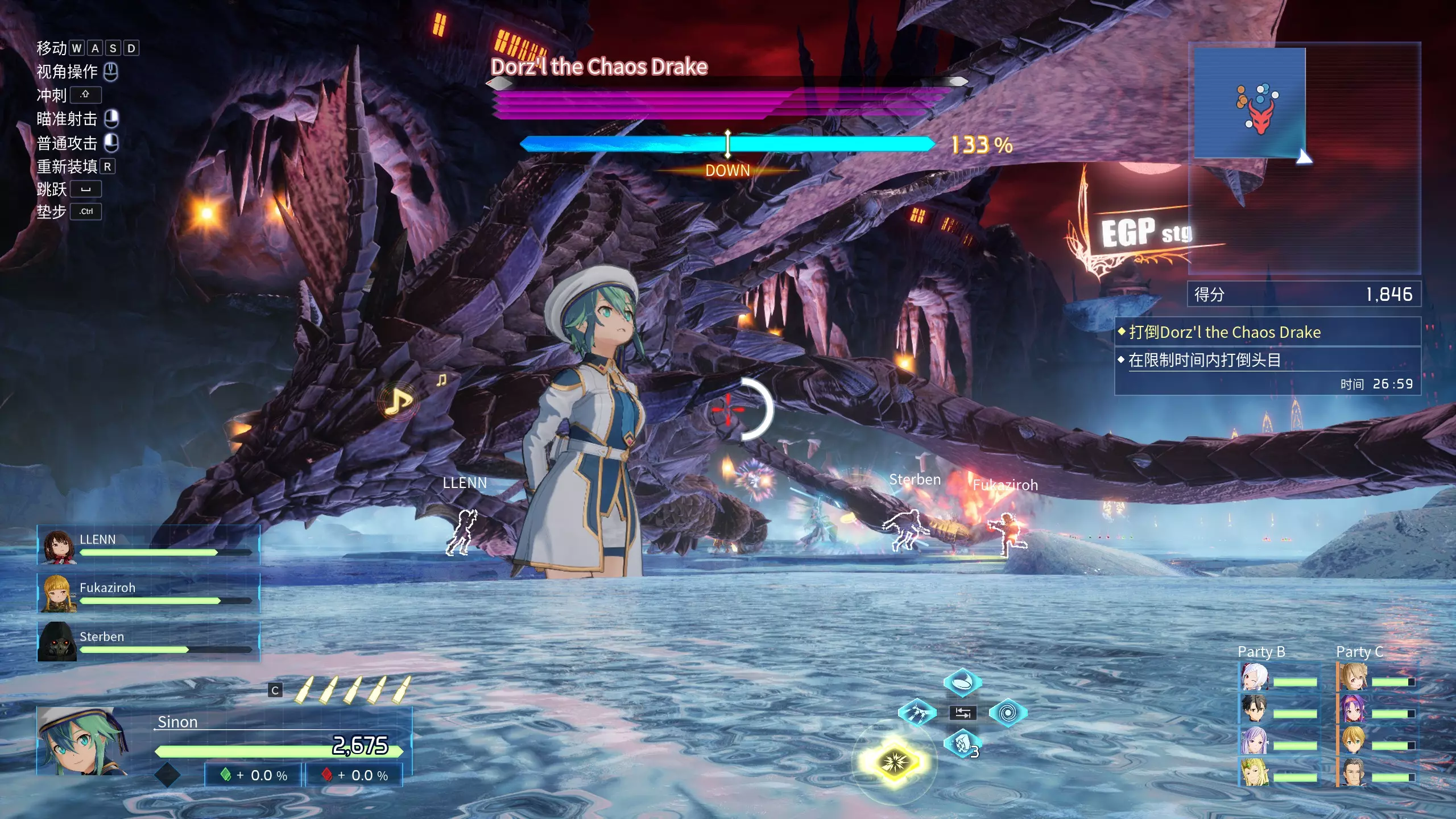Select the white-haired girl in Party B
Image resolution: width=1456 pixels, height=819 pixels.
1254,677
